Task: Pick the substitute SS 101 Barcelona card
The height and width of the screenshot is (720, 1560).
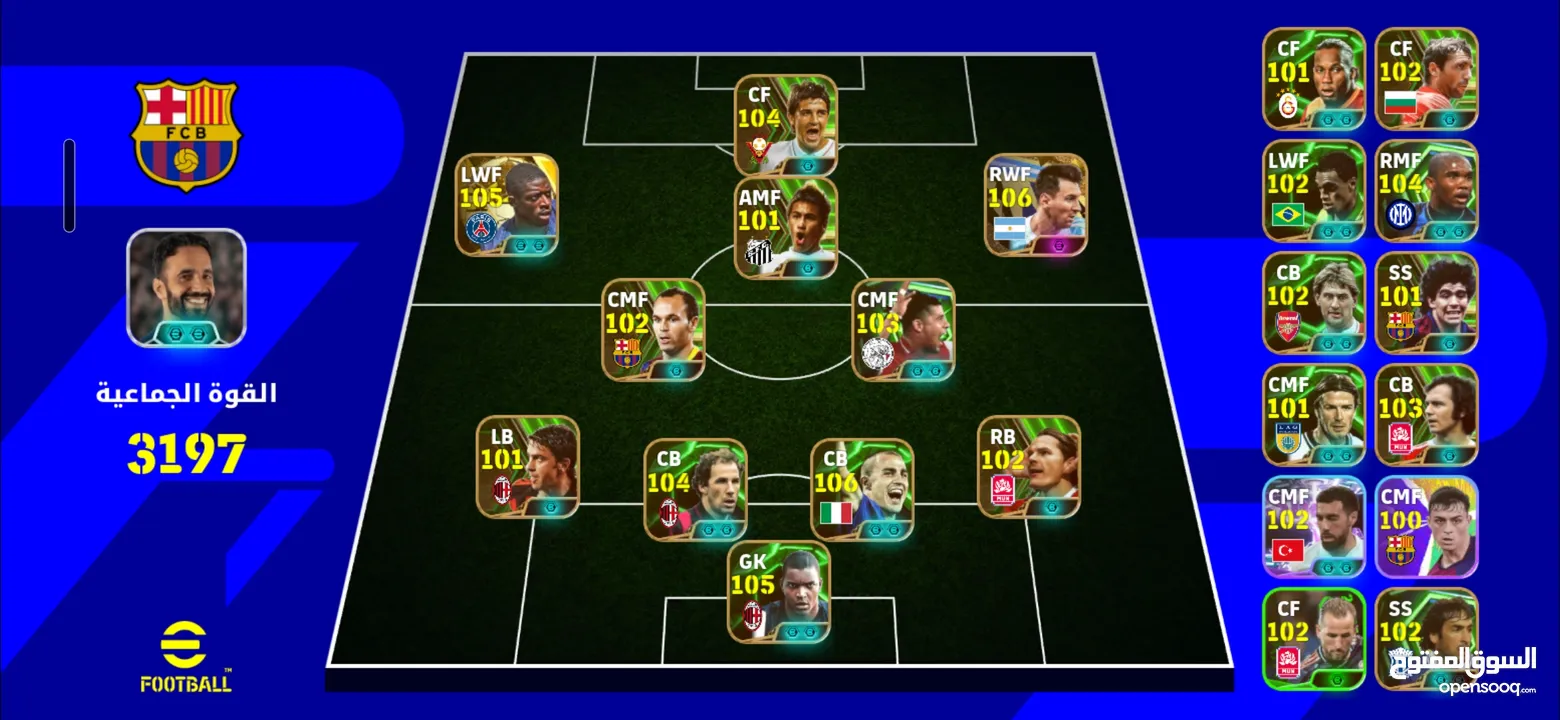Action: tap(1426, 303)
